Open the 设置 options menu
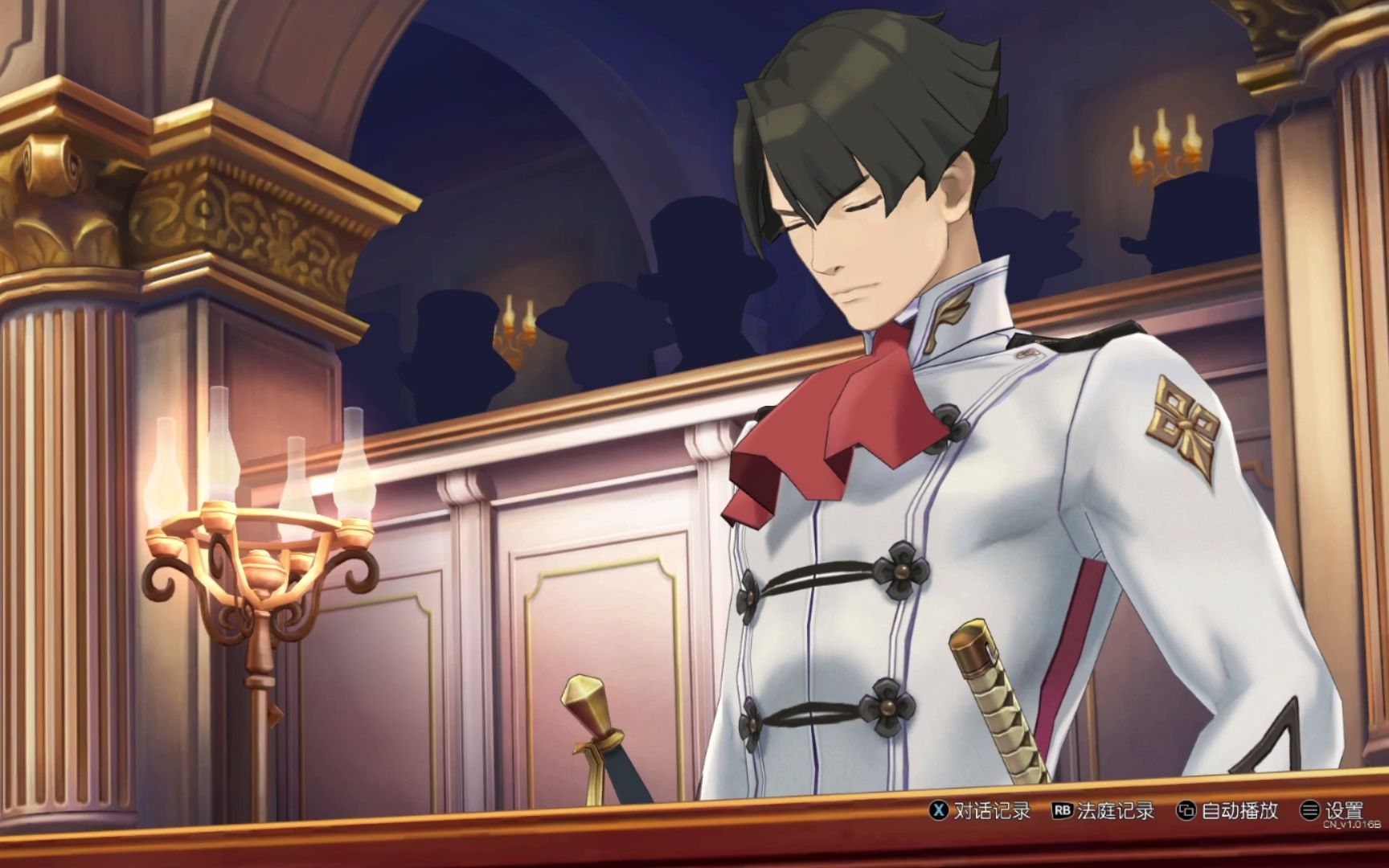Screen dimensions: 1389x868 pos(1333,810)
